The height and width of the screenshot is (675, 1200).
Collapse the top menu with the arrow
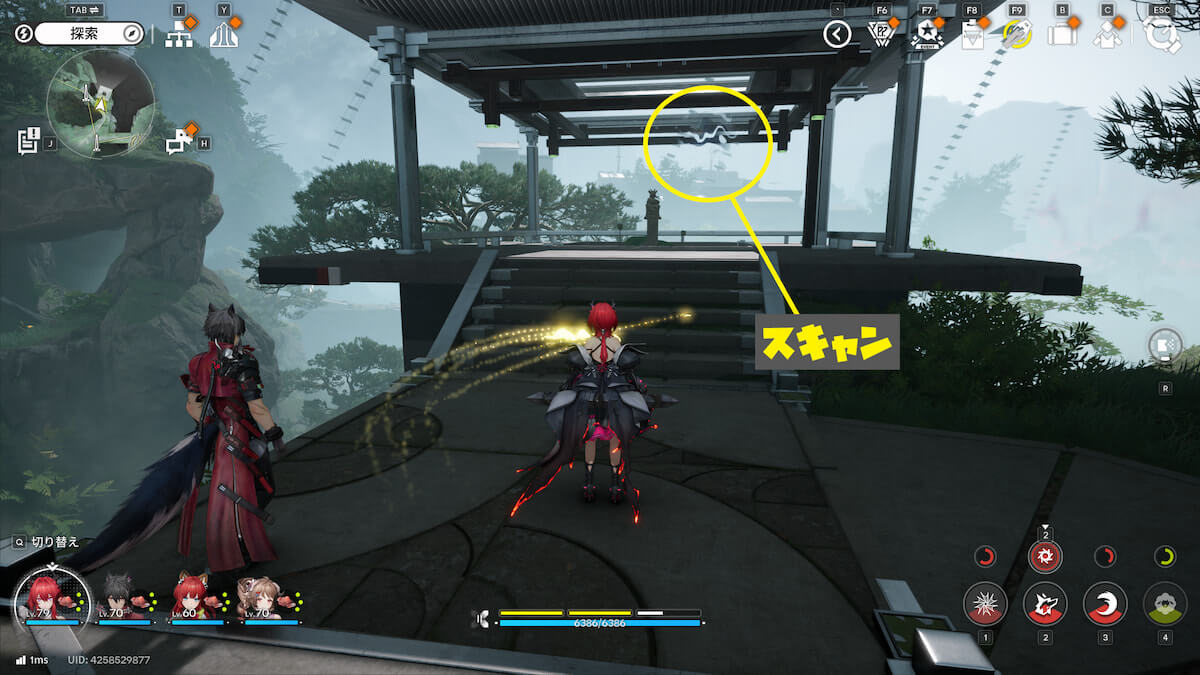tap(837, 35)
